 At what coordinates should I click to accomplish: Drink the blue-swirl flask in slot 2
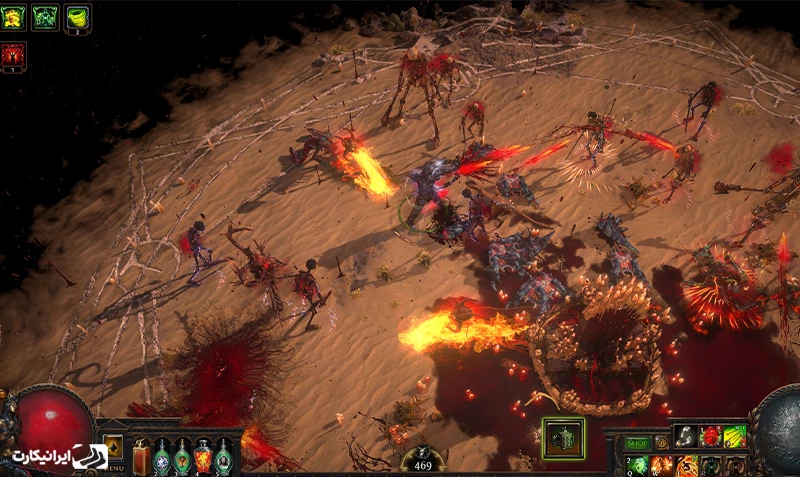pyautogui.click(x=162, y=457)
